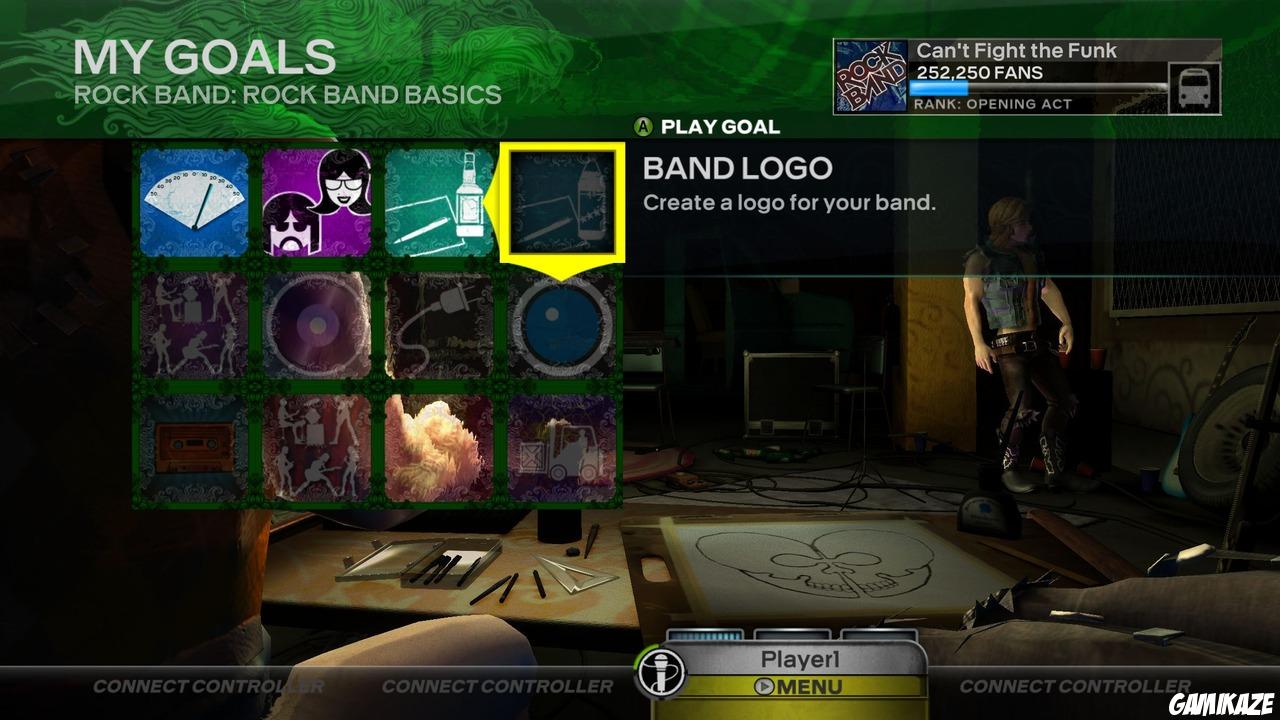Open the Player1 Menu
This screenshot has width=1280, height=720.
tap(800, 685)
